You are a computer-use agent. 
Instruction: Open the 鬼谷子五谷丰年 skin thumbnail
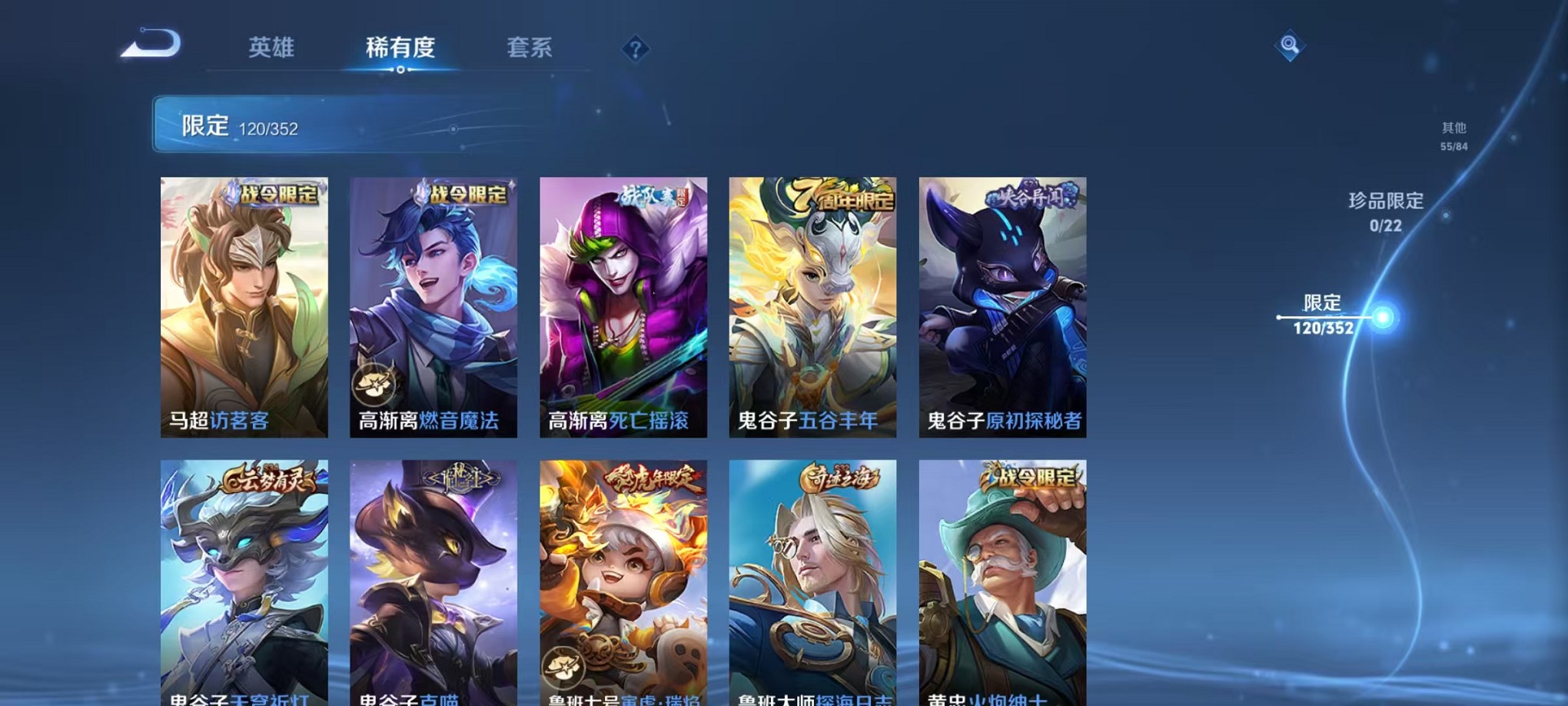(815, 304)
